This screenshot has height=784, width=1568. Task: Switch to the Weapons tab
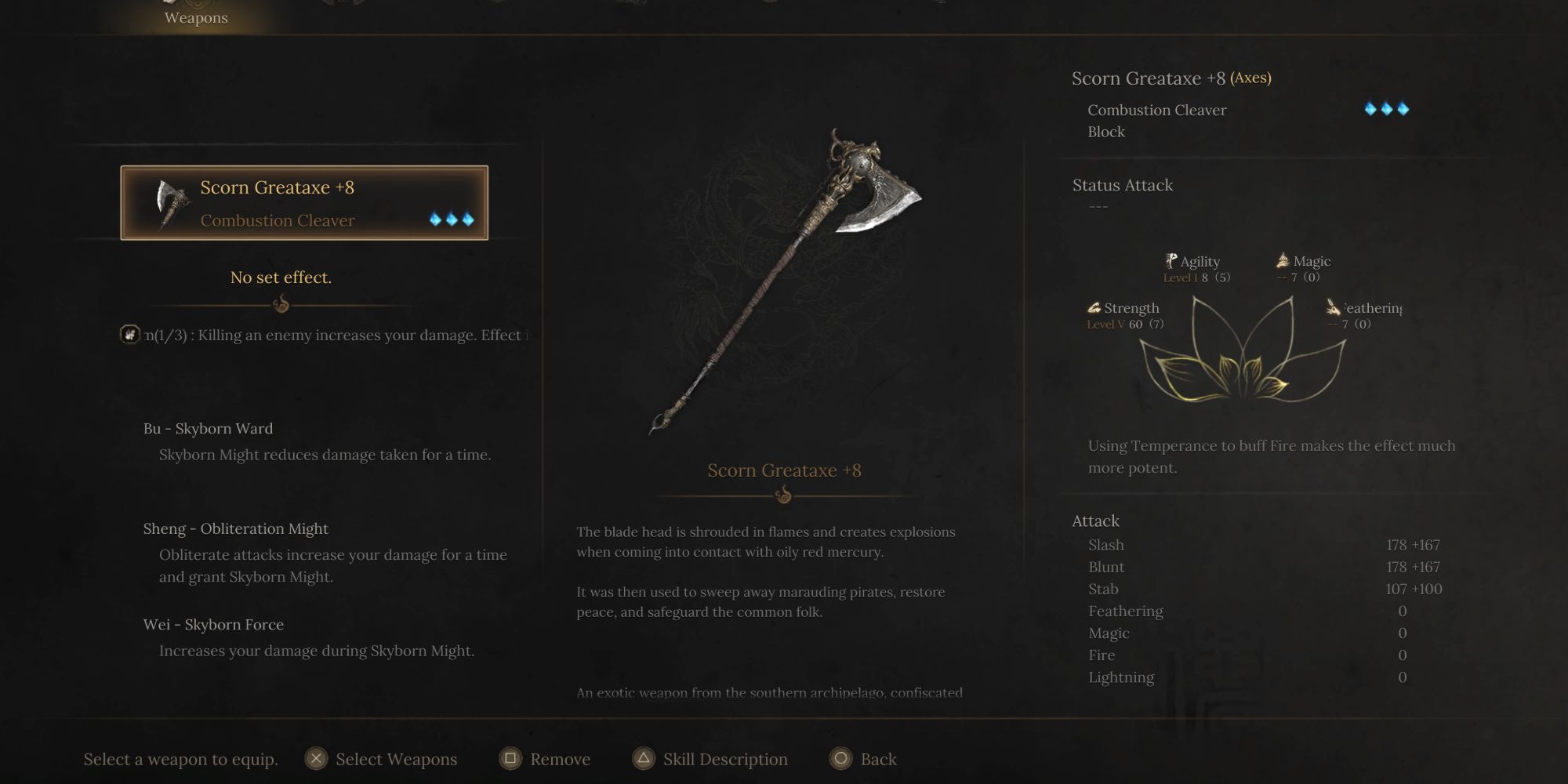(x=196, y=16)
